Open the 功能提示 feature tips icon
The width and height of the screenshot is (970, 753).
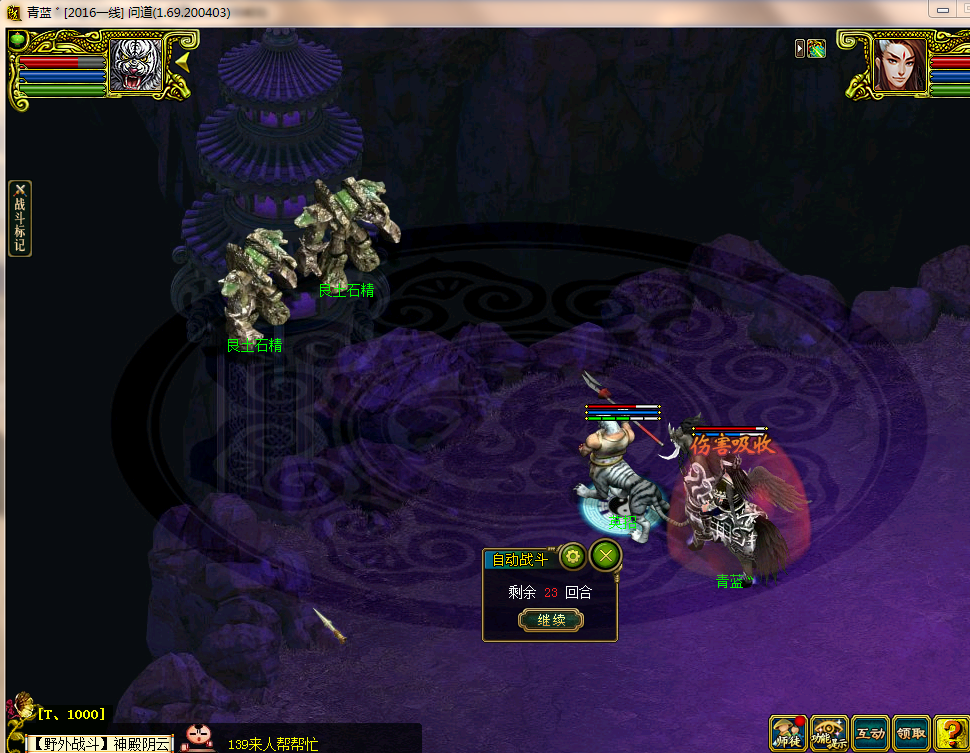829,733
